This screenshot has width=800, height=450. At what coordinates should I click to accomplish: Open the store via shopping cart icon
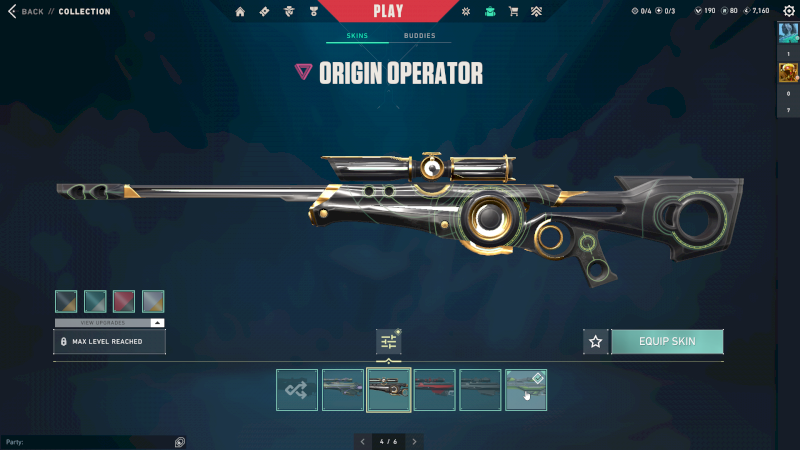point(513,12)
